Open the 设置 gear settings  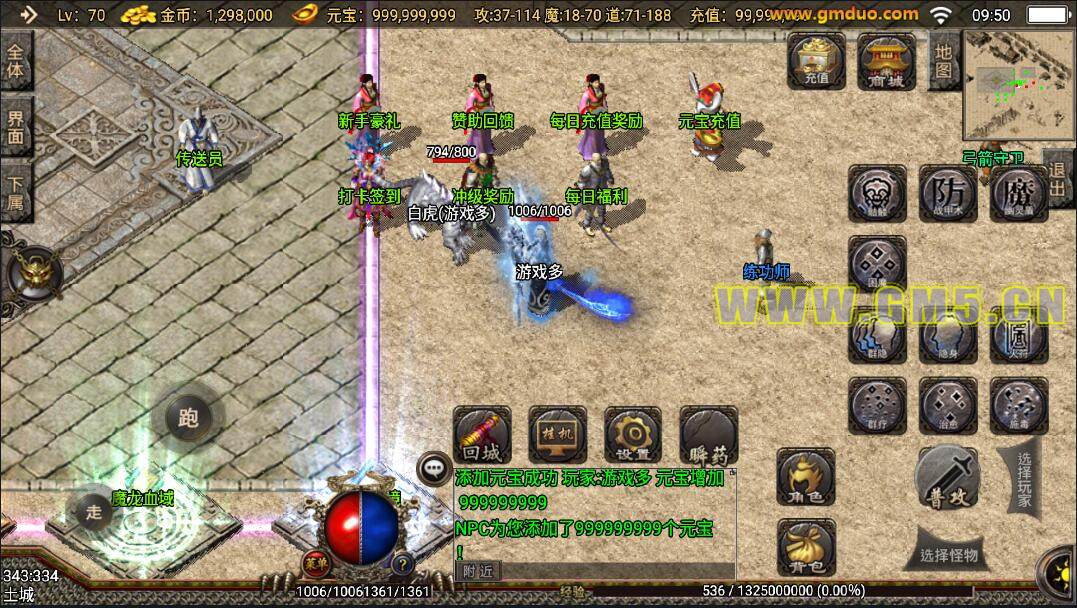(x=632, y=435)
